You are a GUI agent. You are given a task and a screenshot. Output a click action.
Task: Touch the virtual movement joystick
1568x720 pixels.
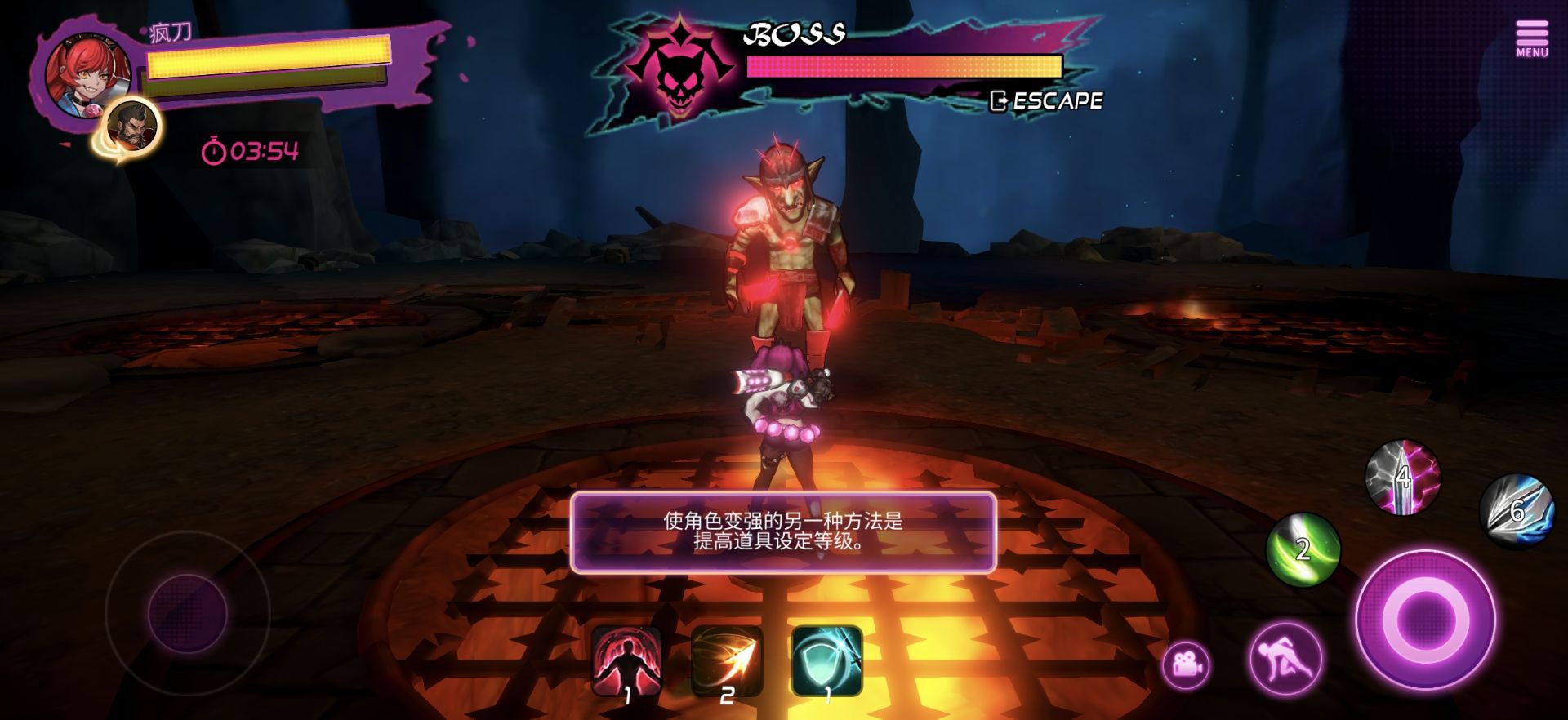pyautogui.click(x=187, y=612)
